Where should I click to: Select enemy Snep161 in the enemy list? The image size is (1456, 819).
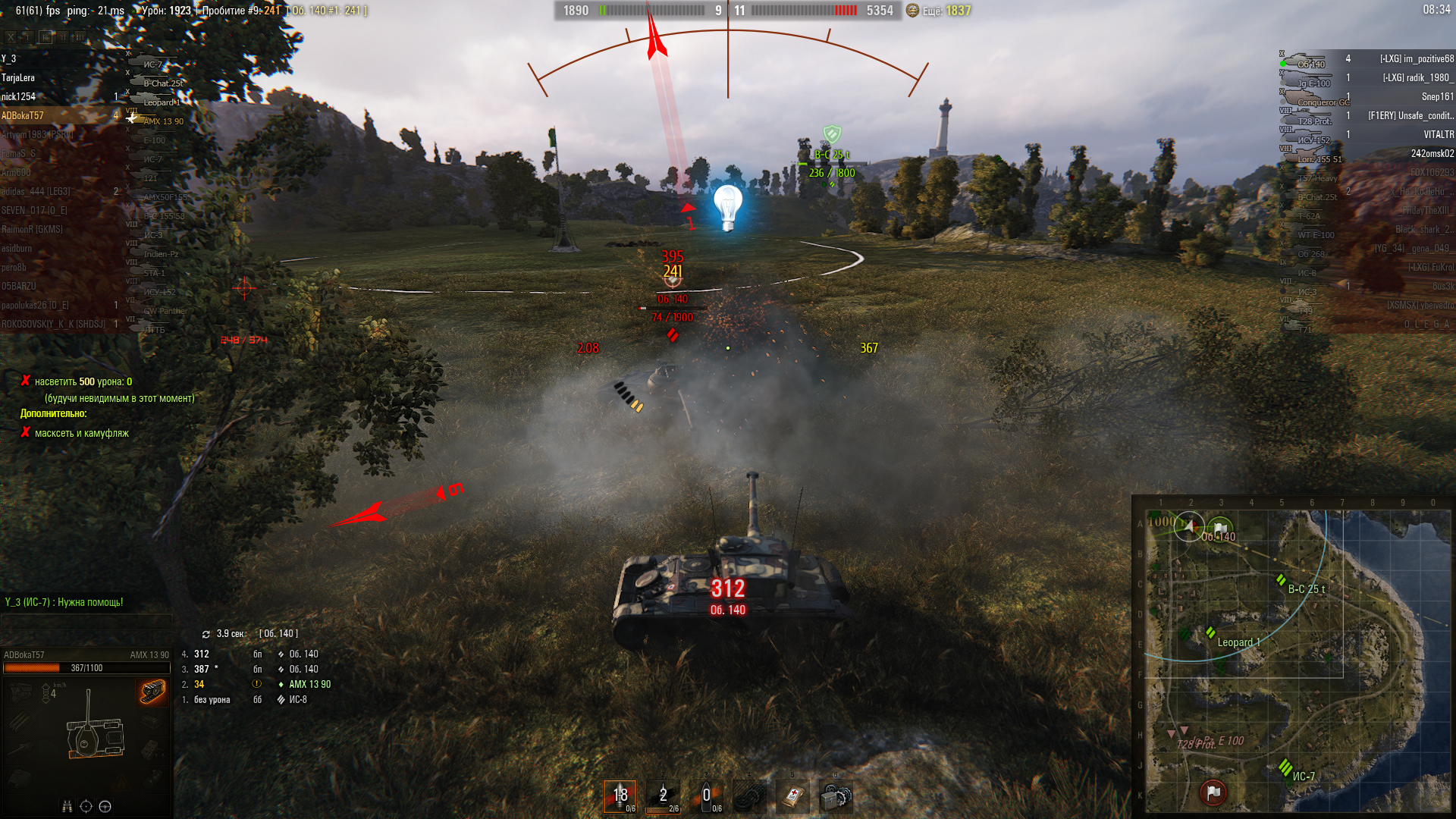[1437, 97]
